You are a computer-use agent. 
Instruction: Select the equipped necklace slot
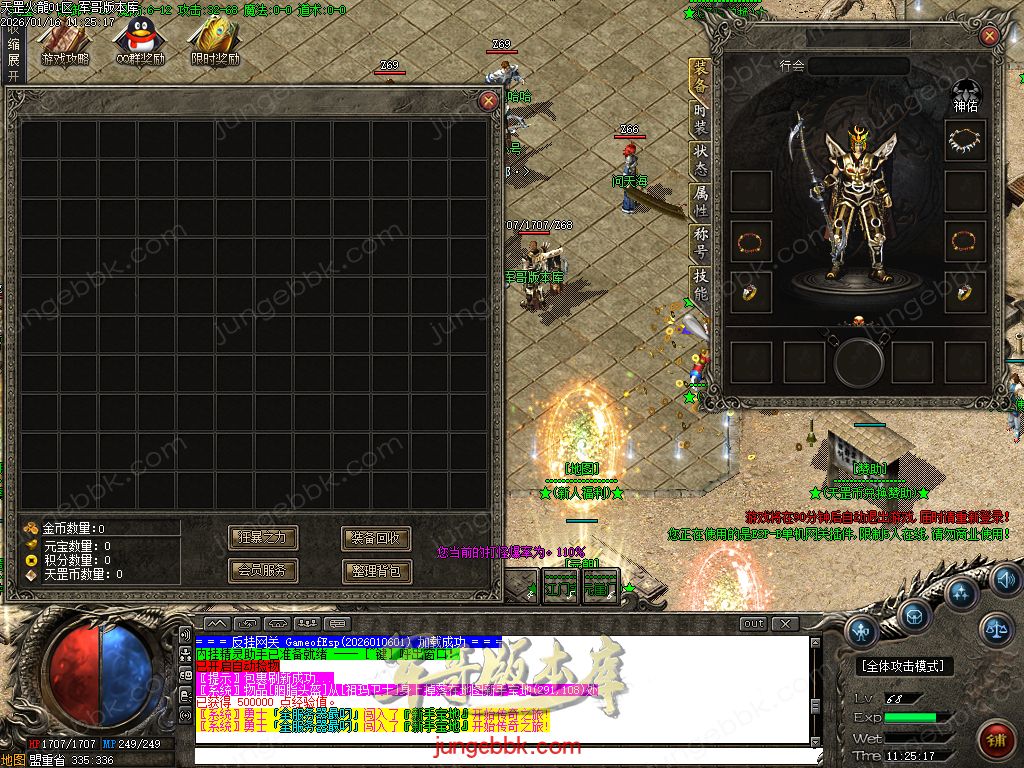click(x=965, y=141)
